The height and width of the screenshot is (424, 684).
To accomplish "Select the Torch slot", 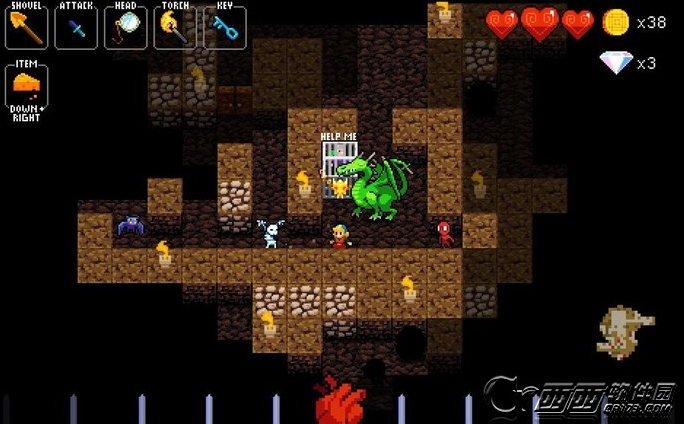I will pos(175,27).
